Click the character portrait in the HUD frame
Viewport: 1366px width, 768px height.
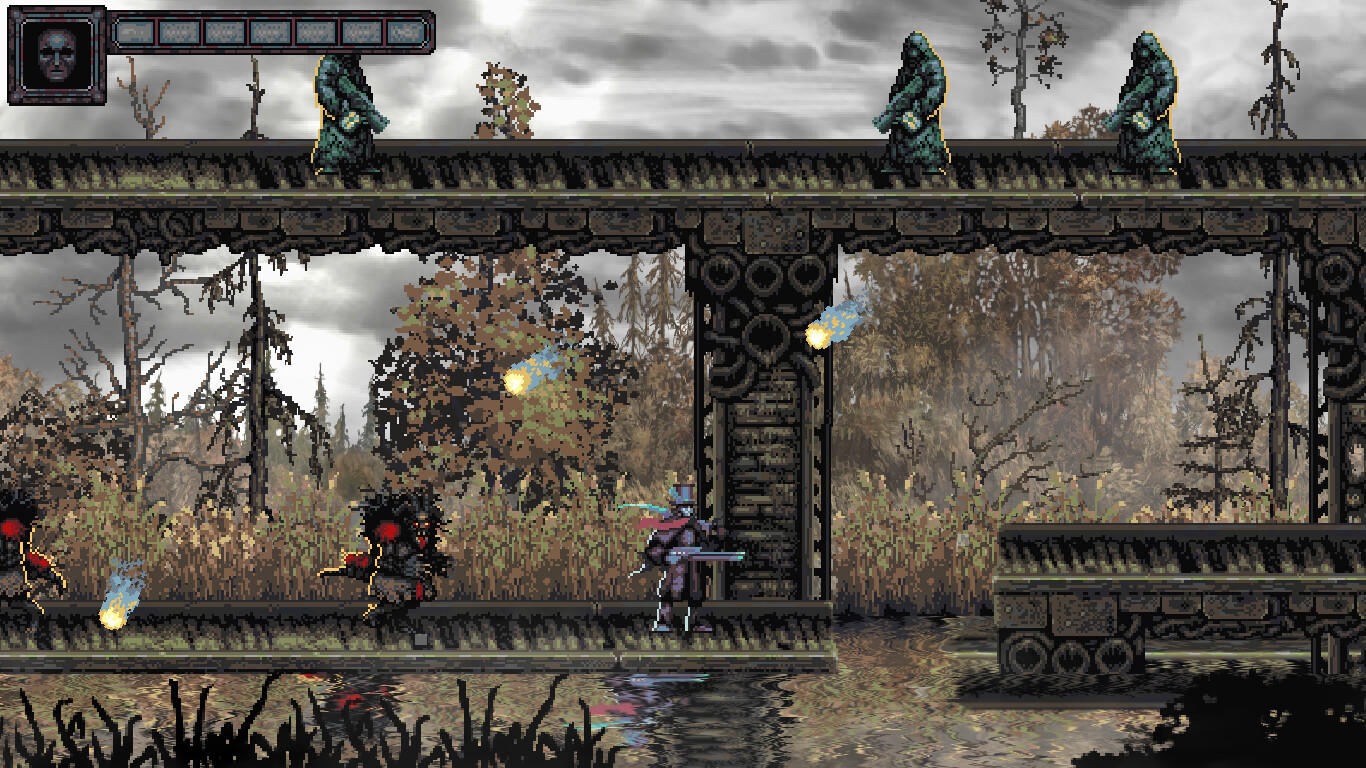(55, 55)
